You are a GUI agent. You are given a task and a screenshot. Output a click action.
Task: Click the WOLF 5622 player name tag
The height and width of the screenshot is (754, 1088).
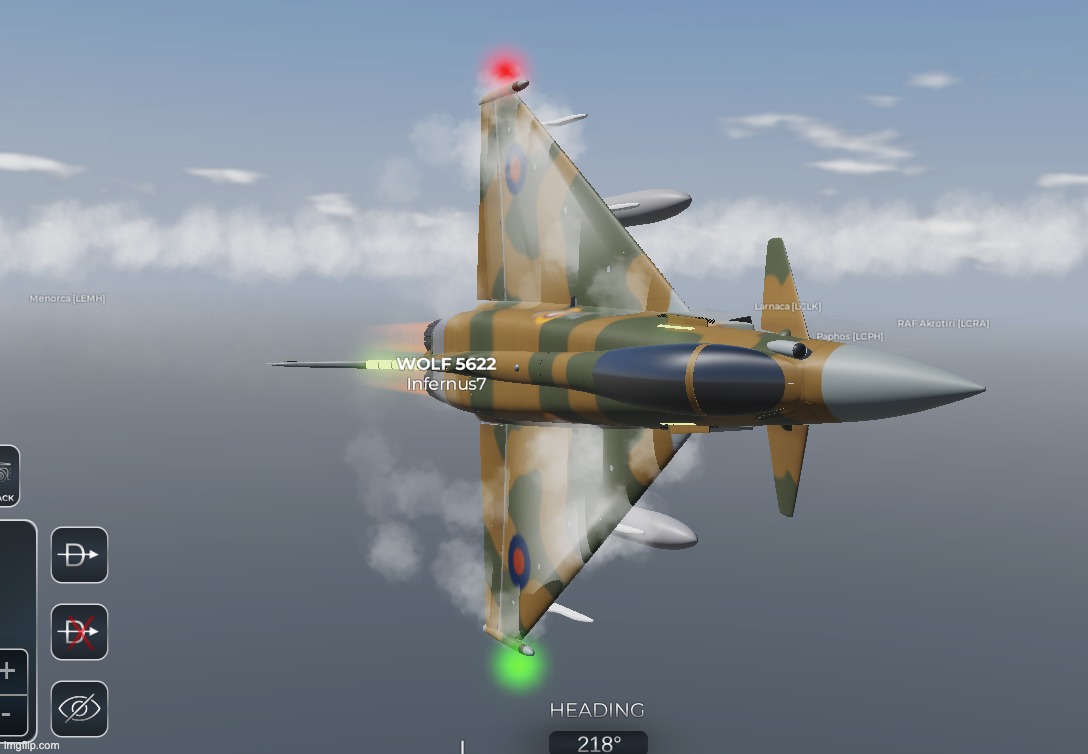446,364
